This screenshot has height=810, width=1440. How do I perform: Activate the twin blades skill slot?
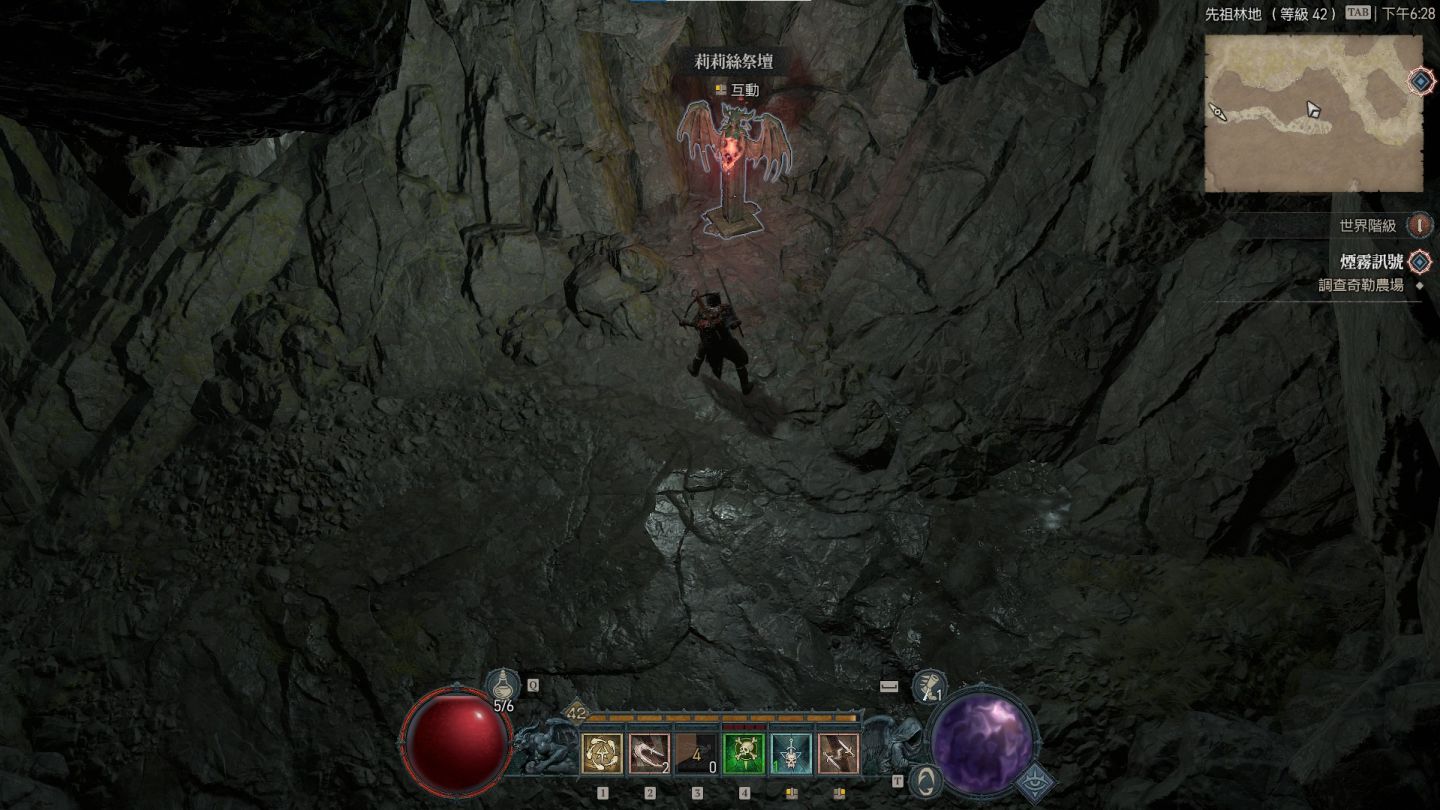pyautogui.click(x=838, y=753)
